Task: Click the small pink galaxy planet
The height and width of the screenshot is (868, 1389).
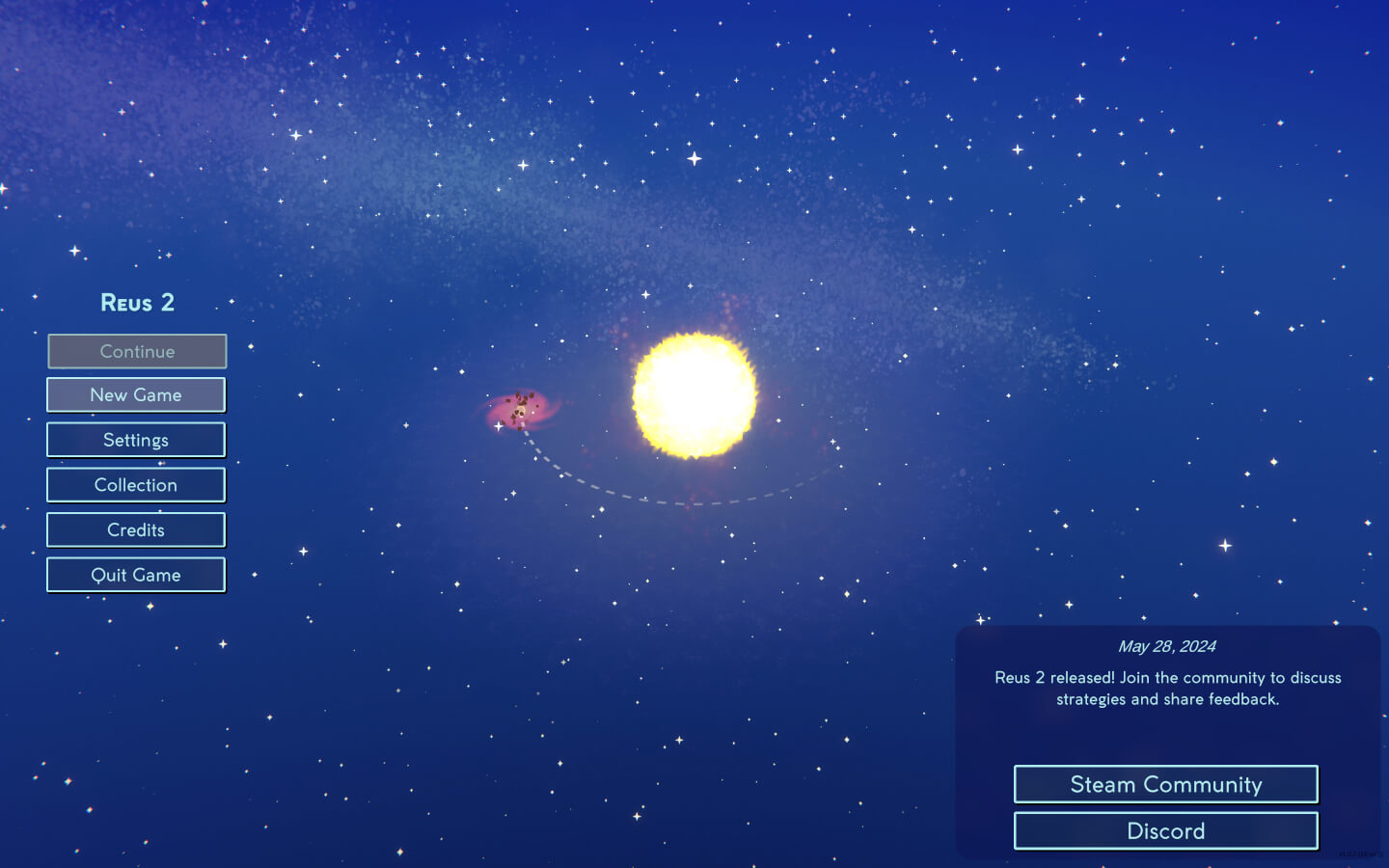Action: [x=521, y=409]
